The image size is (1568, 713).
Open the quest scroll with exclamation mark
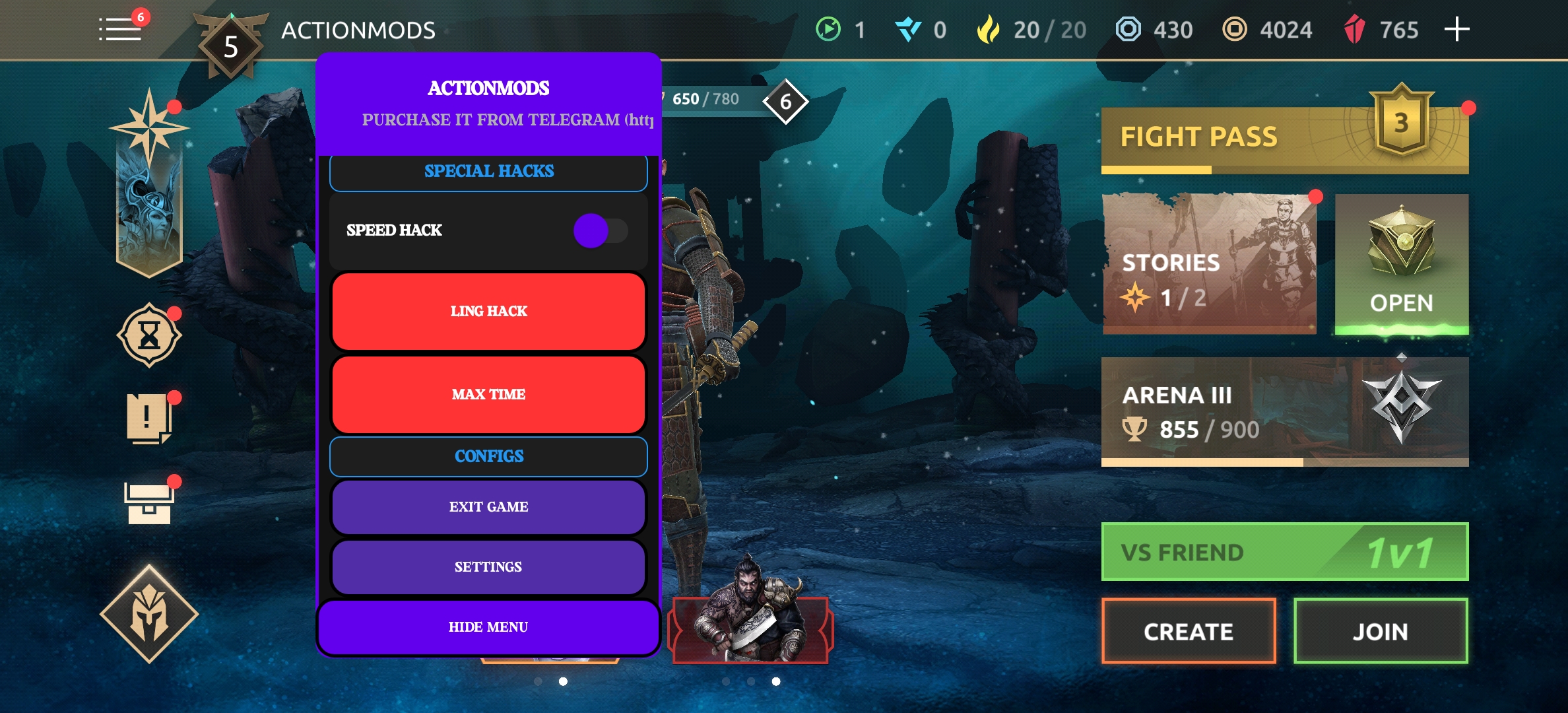[x=149, y=419]
